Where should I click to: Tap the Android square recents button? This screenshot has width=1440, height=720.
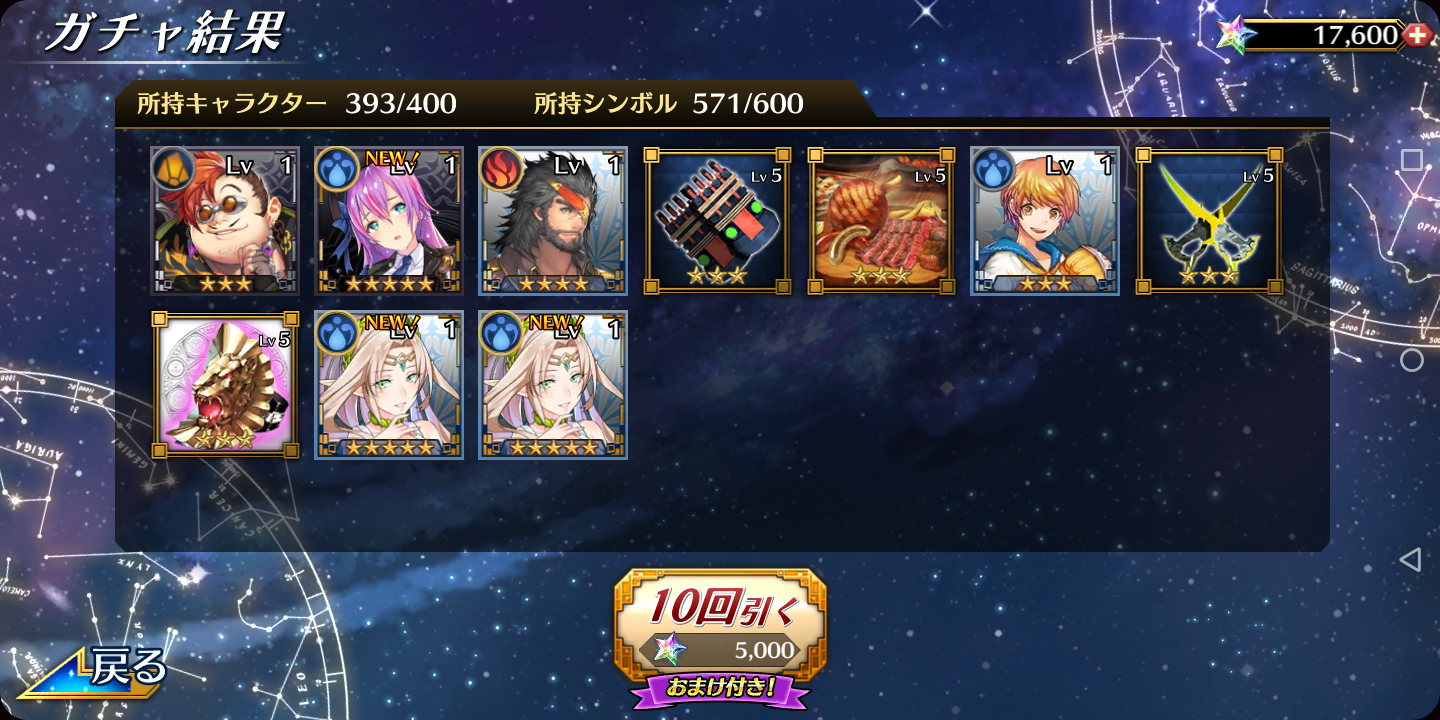[x=1411, y=160]
